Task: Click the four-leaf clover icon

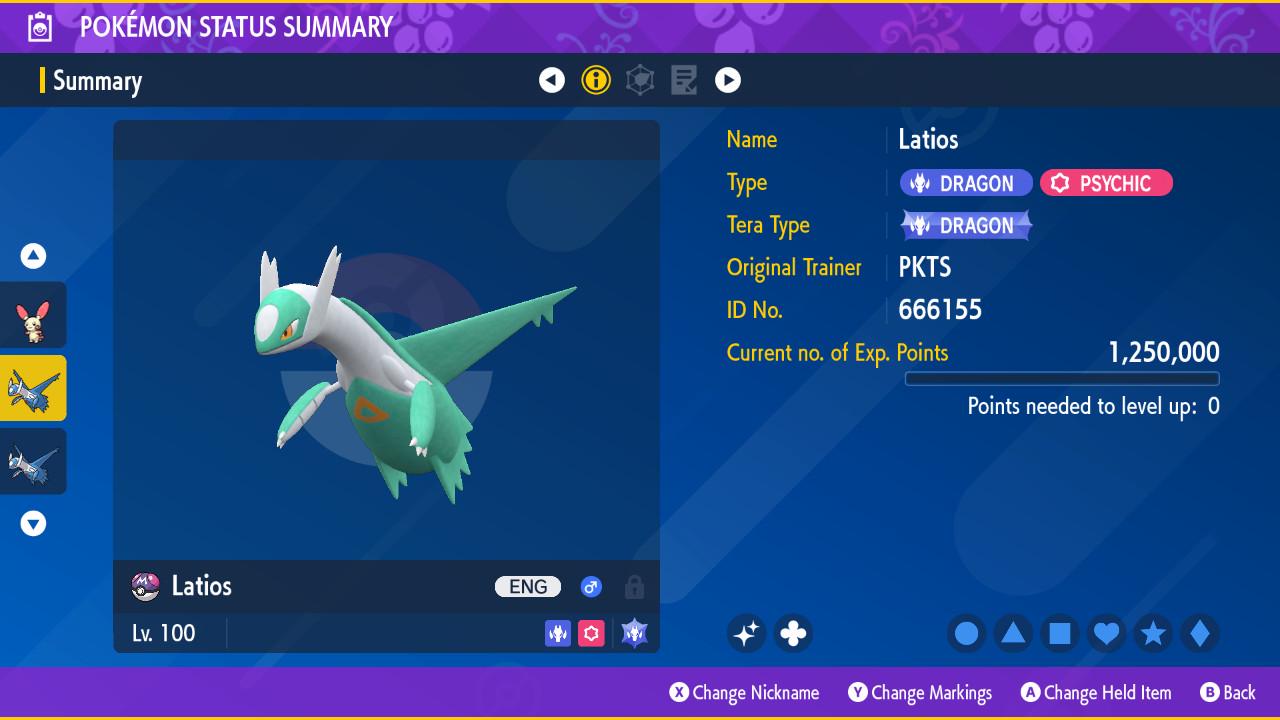Action: tap(793, 633)
